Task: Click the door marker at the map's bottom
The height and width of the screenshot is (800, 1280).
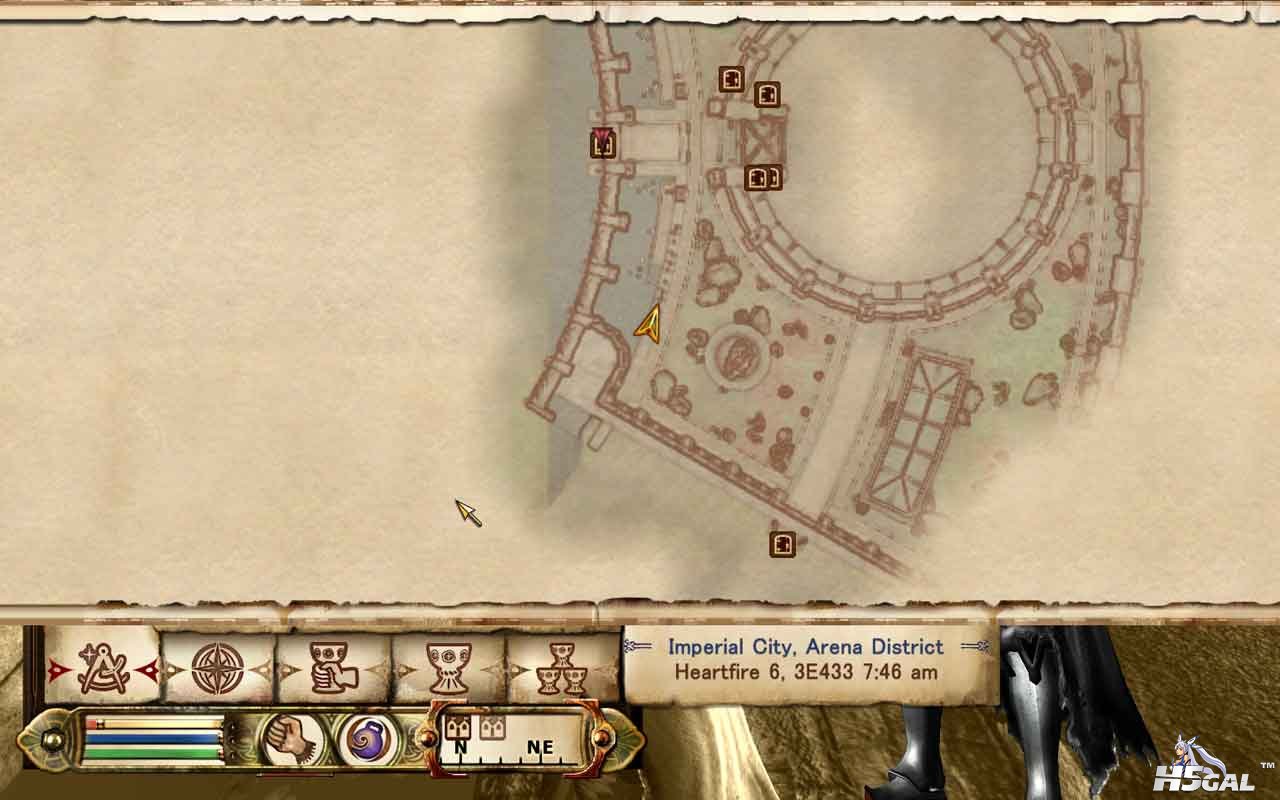Action: pyautogui.click(x=782, y=544)
